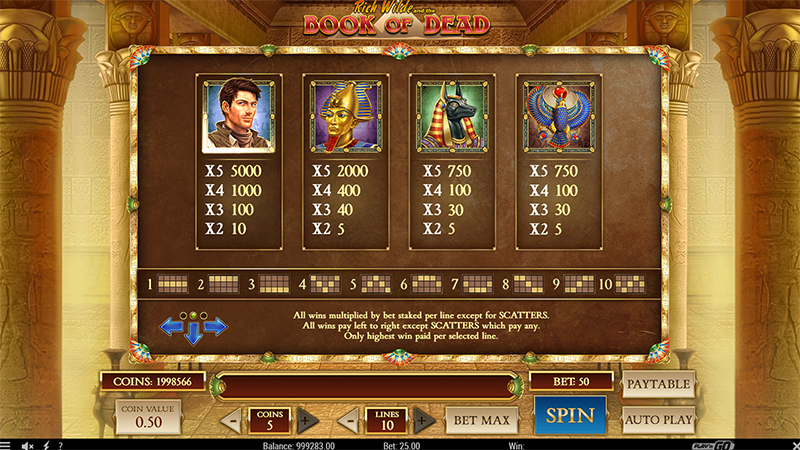This screenshot has width=800, height=450.
Task: Close the paytable via the PAYTABLE button
Action: point(658,383)
